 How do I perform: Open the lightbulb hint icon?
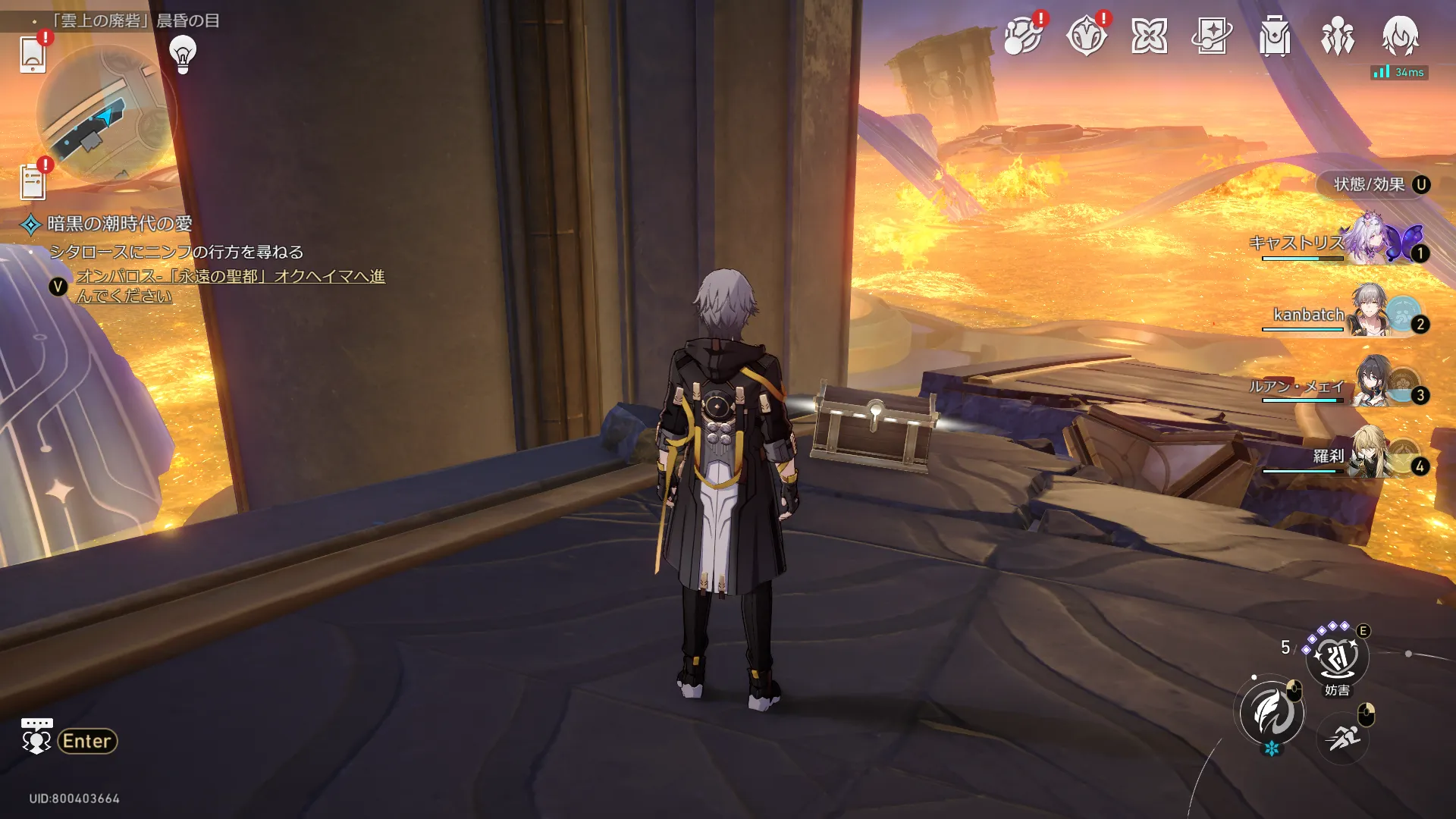pos(182,54)
